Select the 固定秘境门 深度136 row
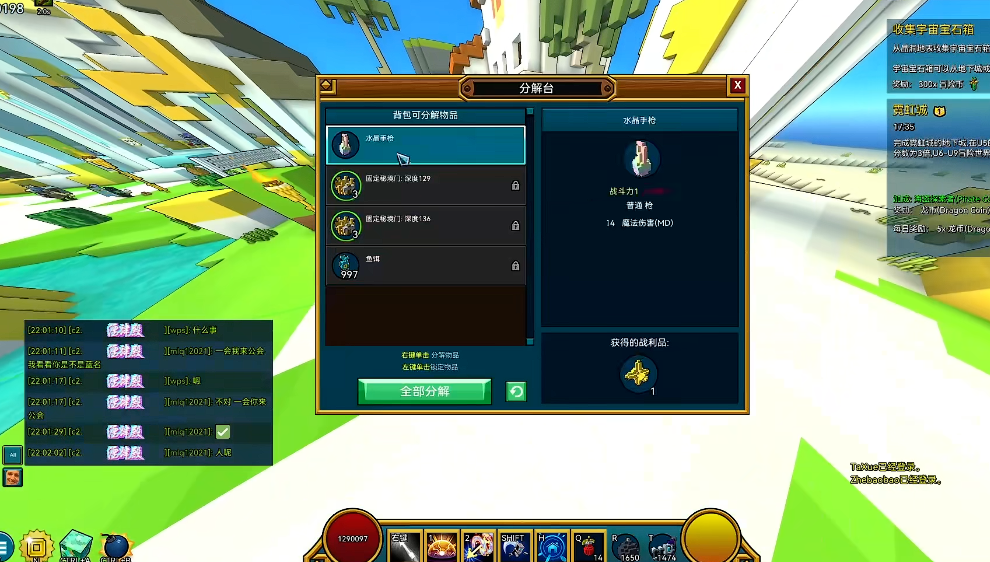The image size is (990, 562). (425, 225)
